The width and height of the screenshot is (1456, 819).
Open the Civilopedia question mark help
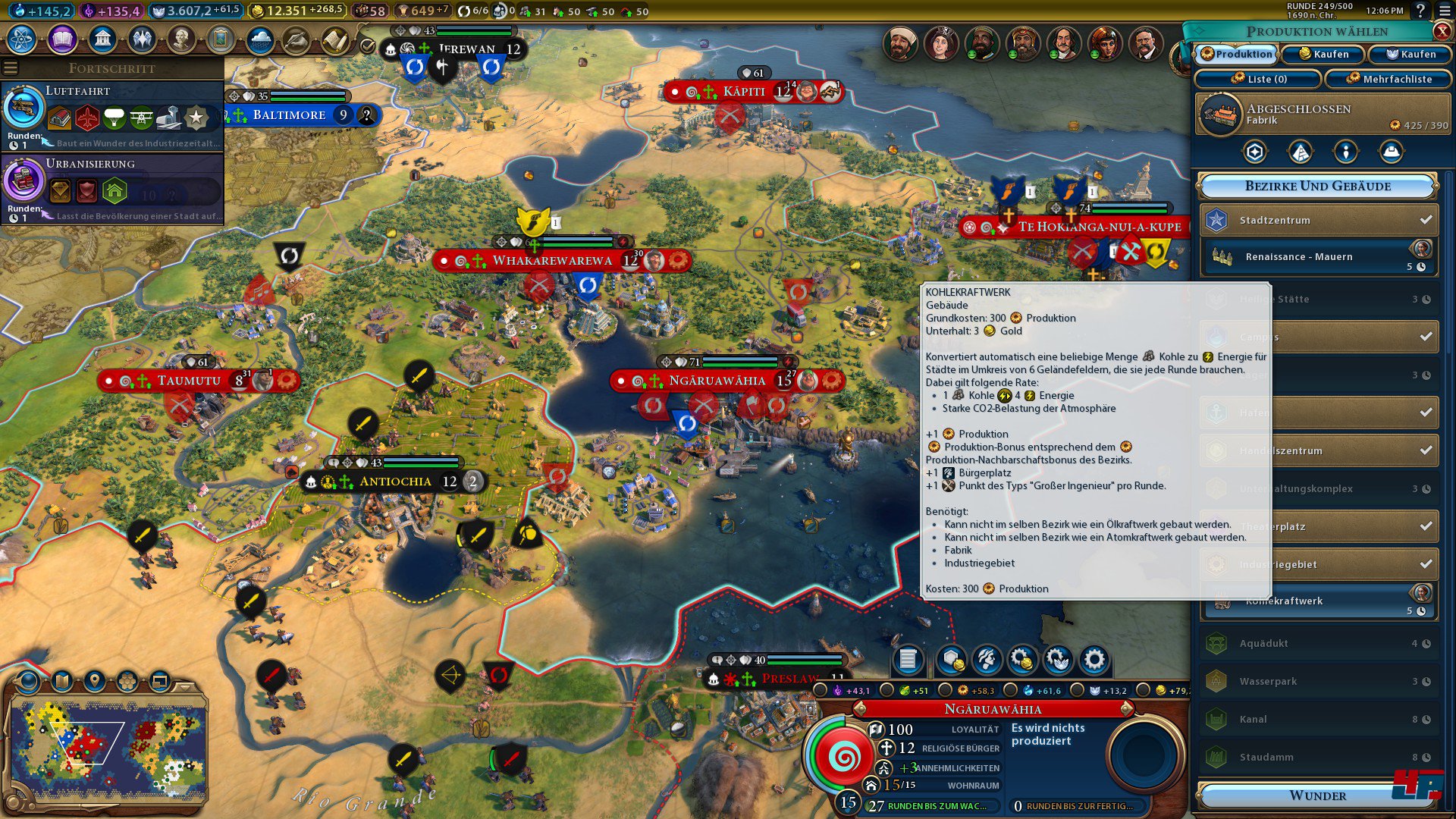click(x=1420, y=11)
